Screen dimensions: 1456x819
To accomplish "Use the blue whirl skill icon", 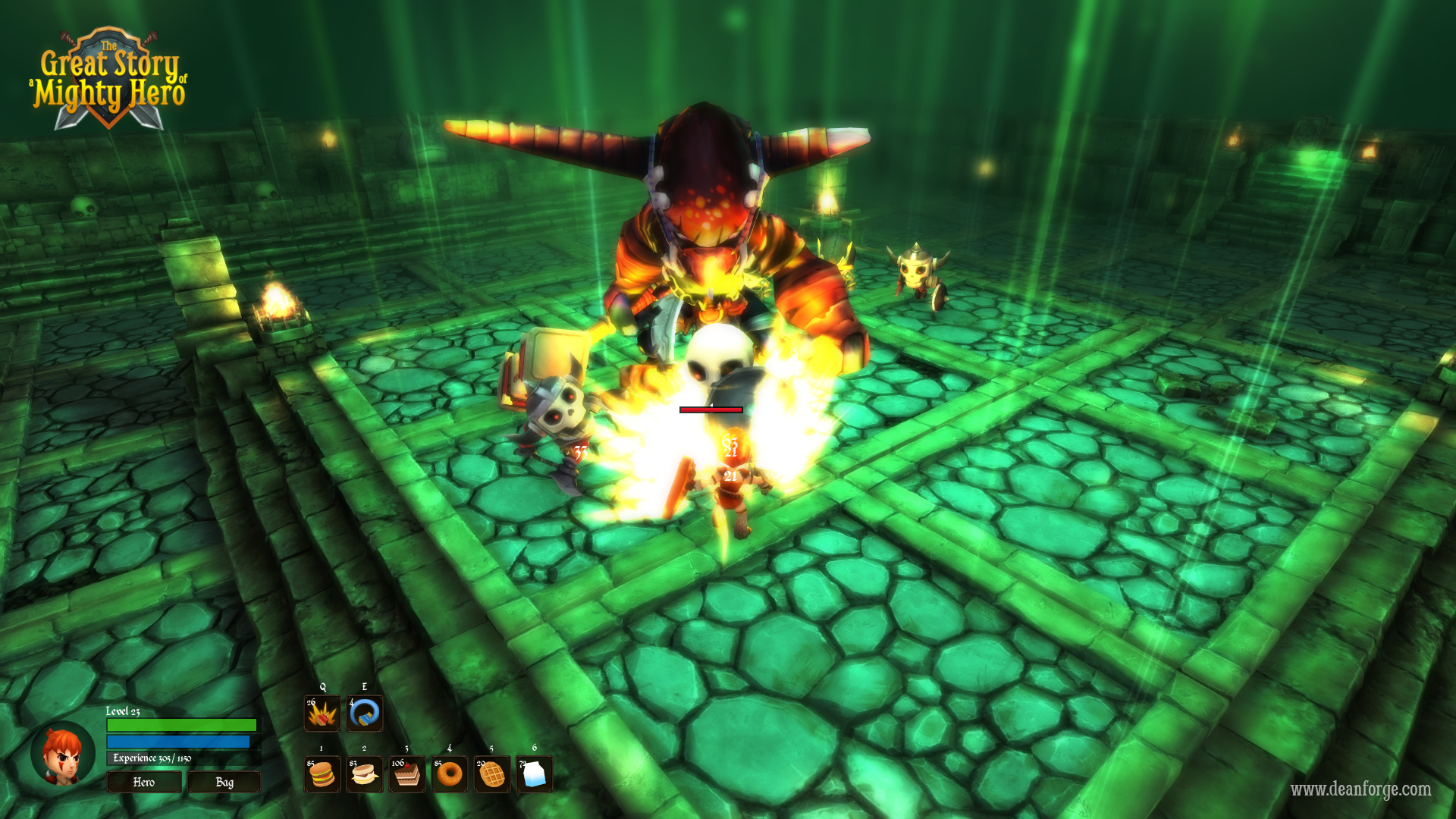I will (x=365, y=714).
